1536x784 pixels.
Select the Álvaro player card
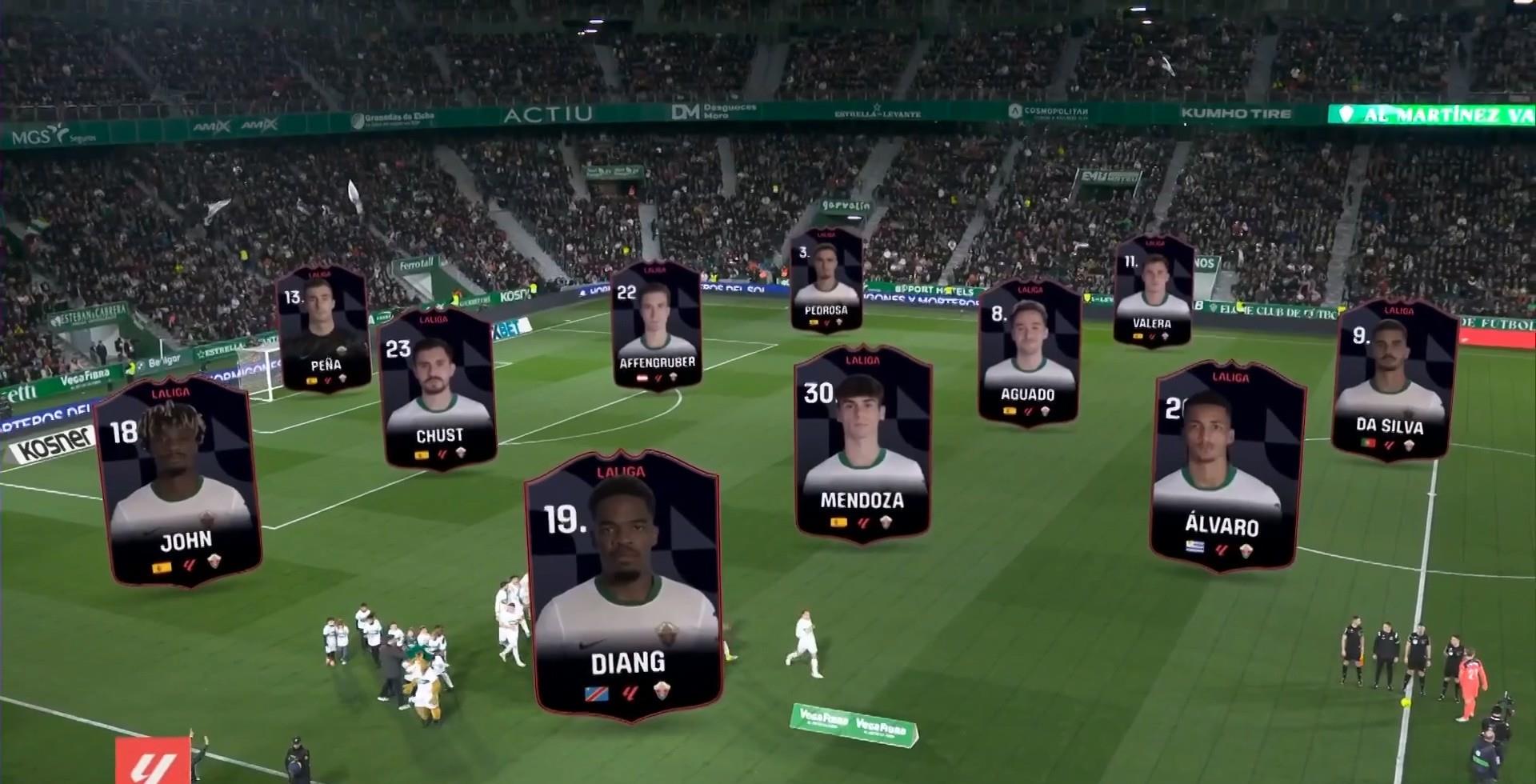1225,467
